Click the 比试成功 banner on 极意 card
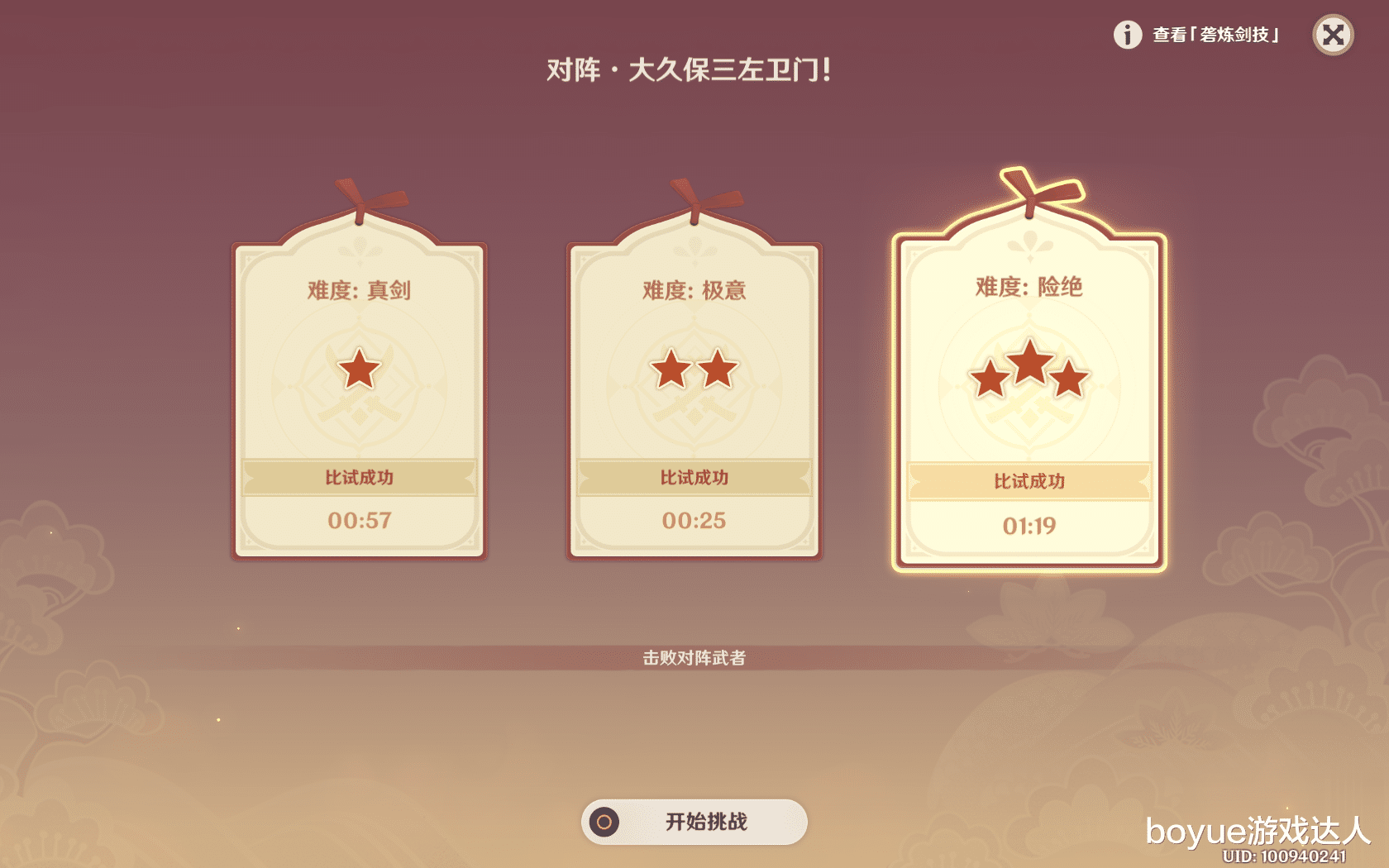 tap(694, 477)
